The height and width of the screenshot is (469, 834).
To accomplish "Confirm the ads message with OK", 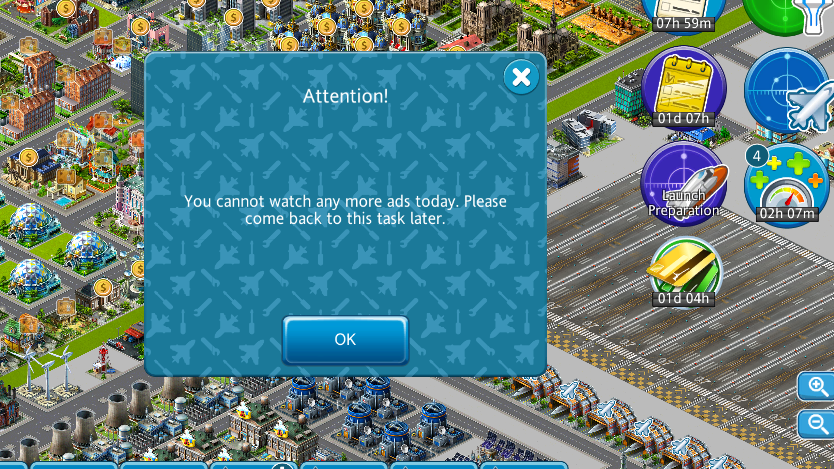I will click(345, 339).
